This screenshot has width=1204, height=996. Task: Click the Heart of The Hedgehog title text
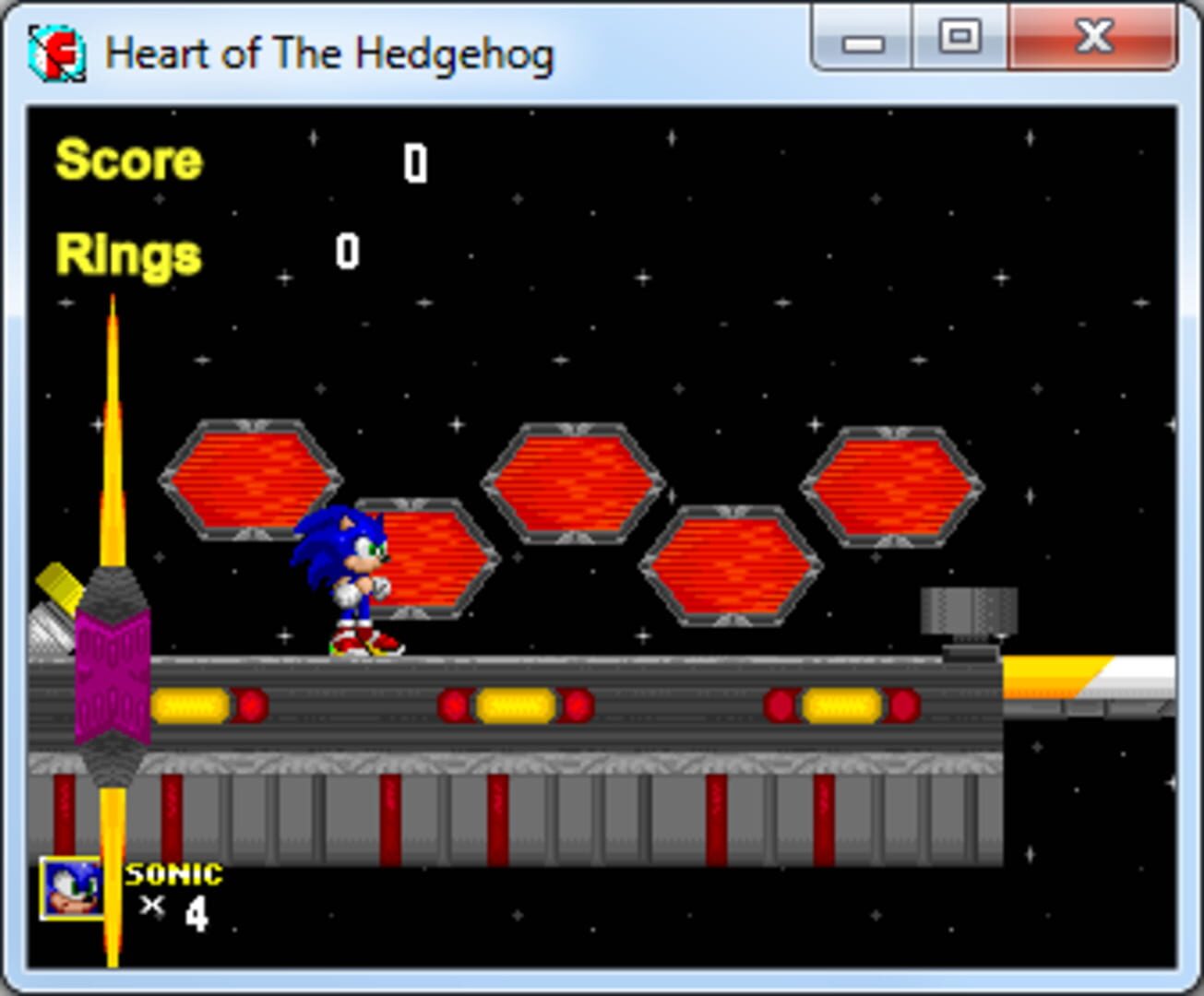coord(330,53)
